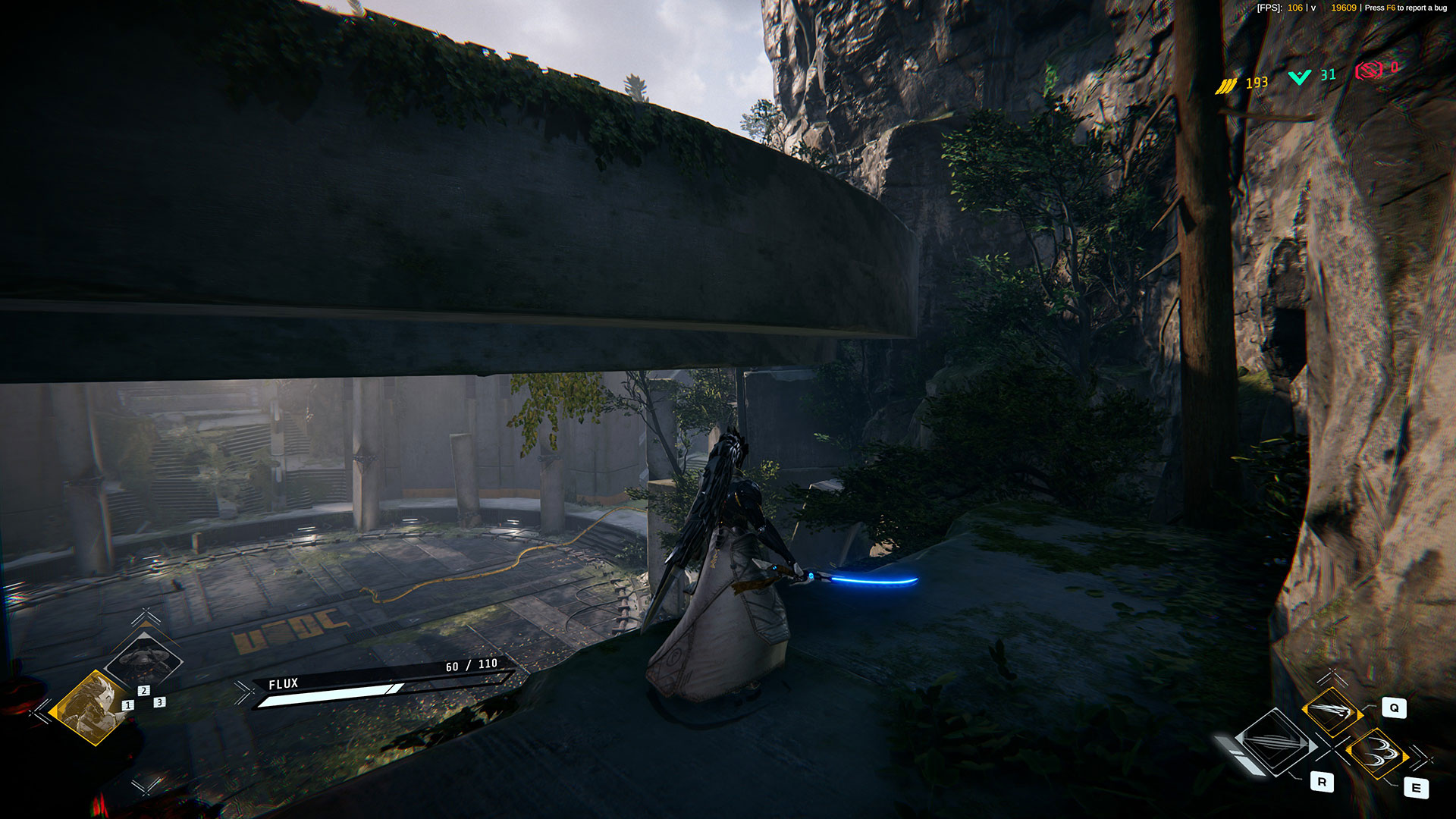Click the yellow triple-slash currency icon
Screen dimensions: 1456x819
pyautogui.click(x=1226, y=86)
